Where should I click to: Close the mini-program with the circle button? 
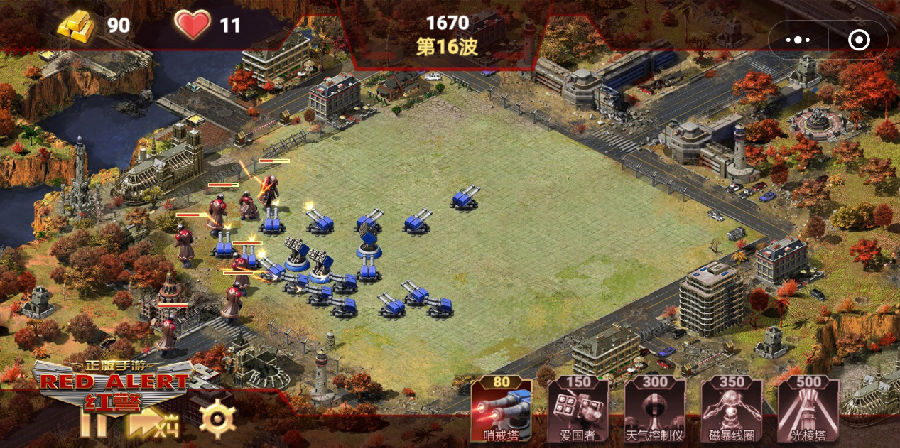click(x=858, y=40)
